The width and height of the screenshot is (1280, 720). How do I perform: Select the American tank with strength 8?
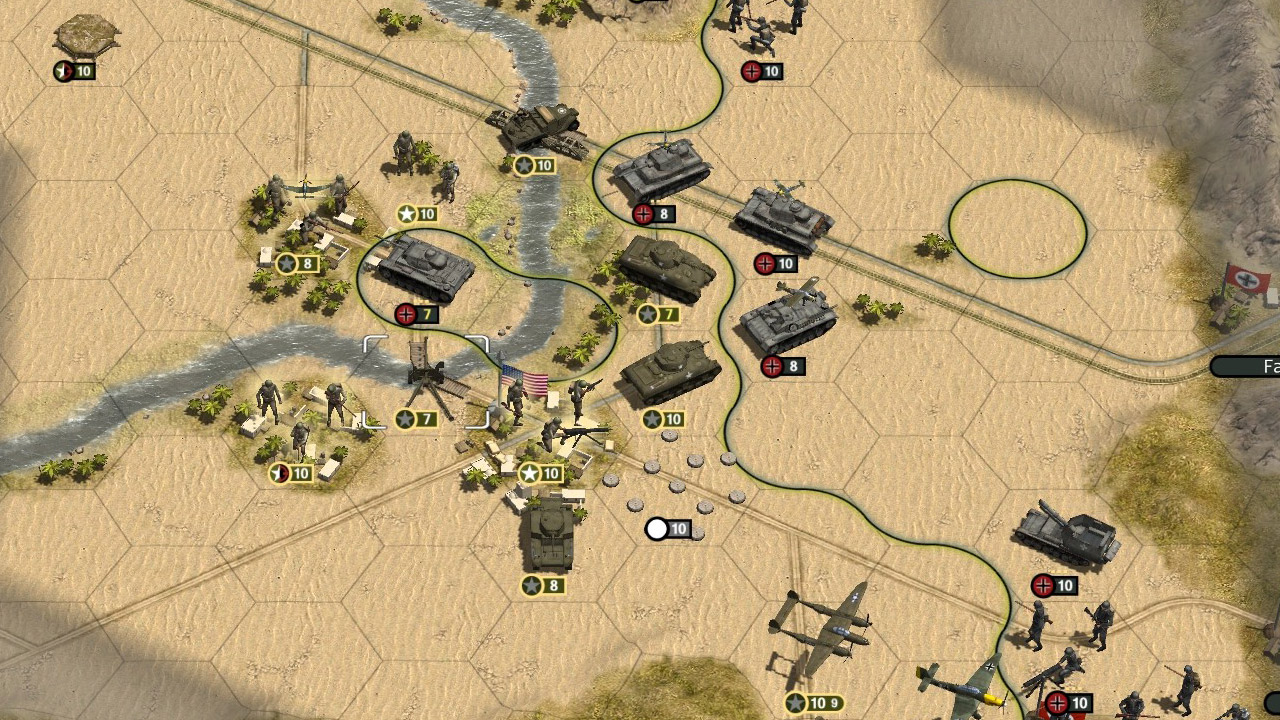click(x=546, y=537)
